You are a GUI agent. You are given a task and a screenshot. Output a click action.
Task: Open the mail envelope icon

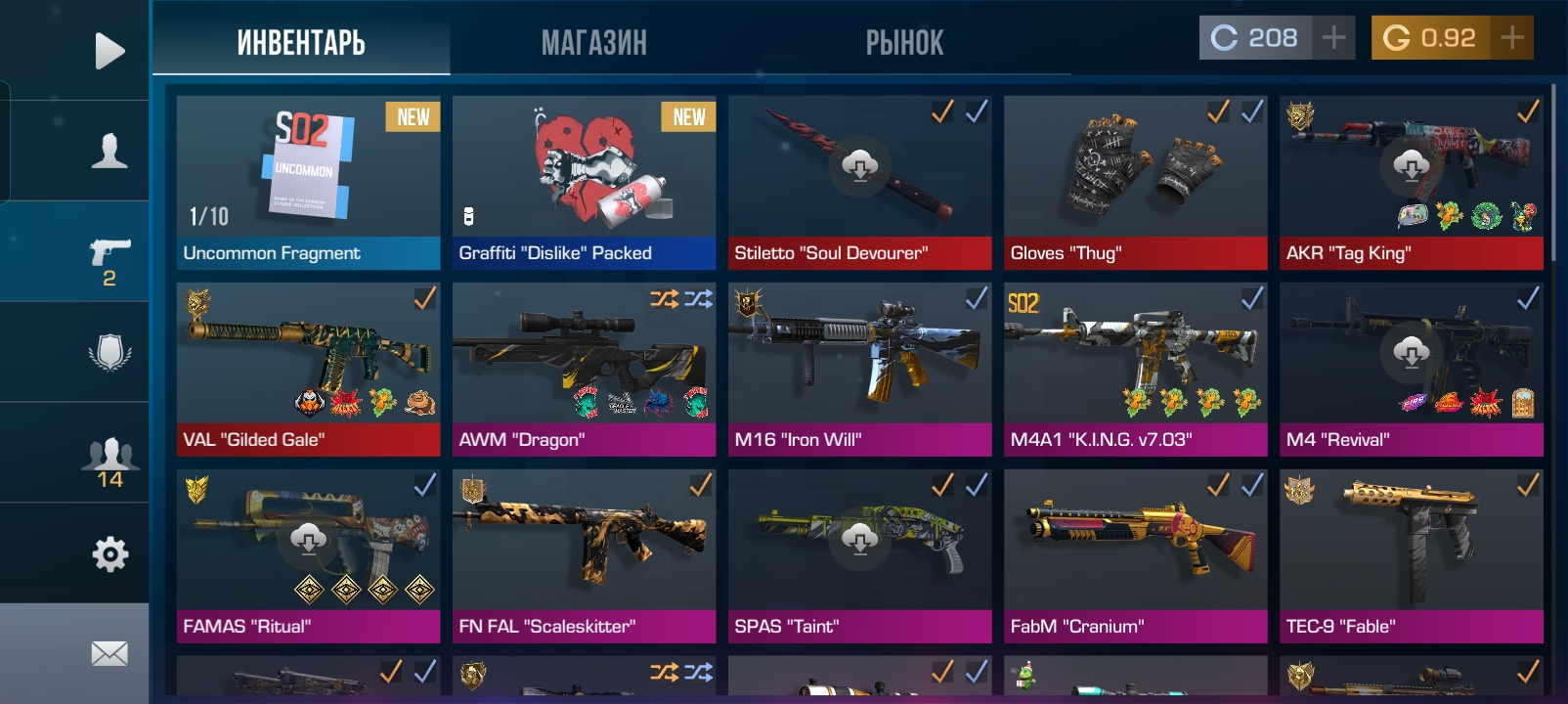[x=109, y=653]
